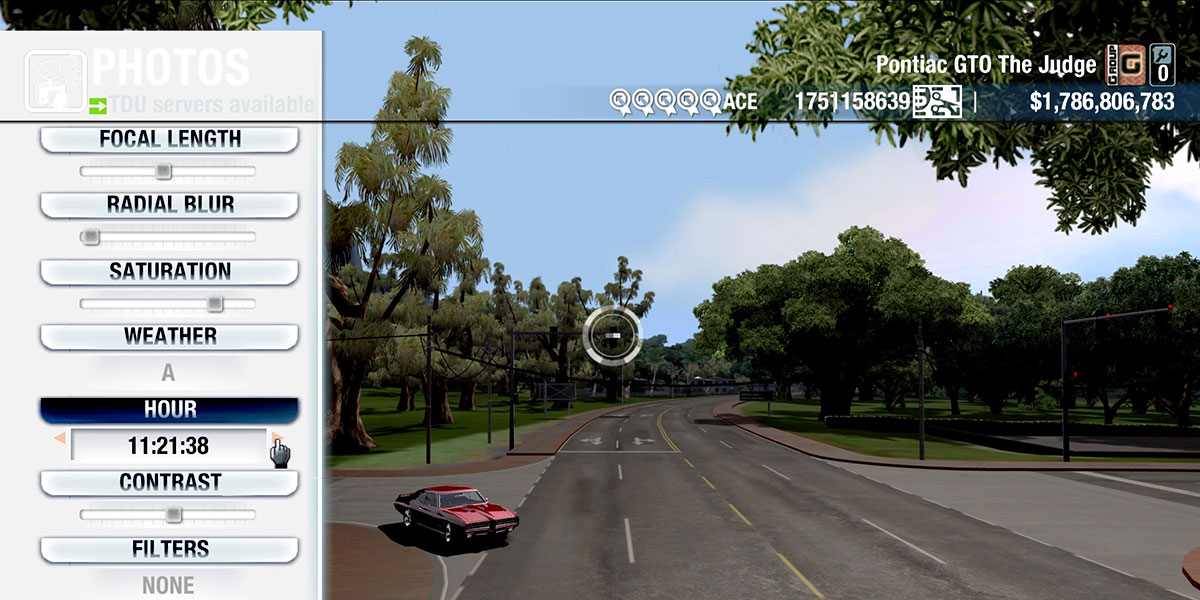Viewport: 1200px width, 600px height.
Task: Open the Weather setting
Action: tap(169, 337)
